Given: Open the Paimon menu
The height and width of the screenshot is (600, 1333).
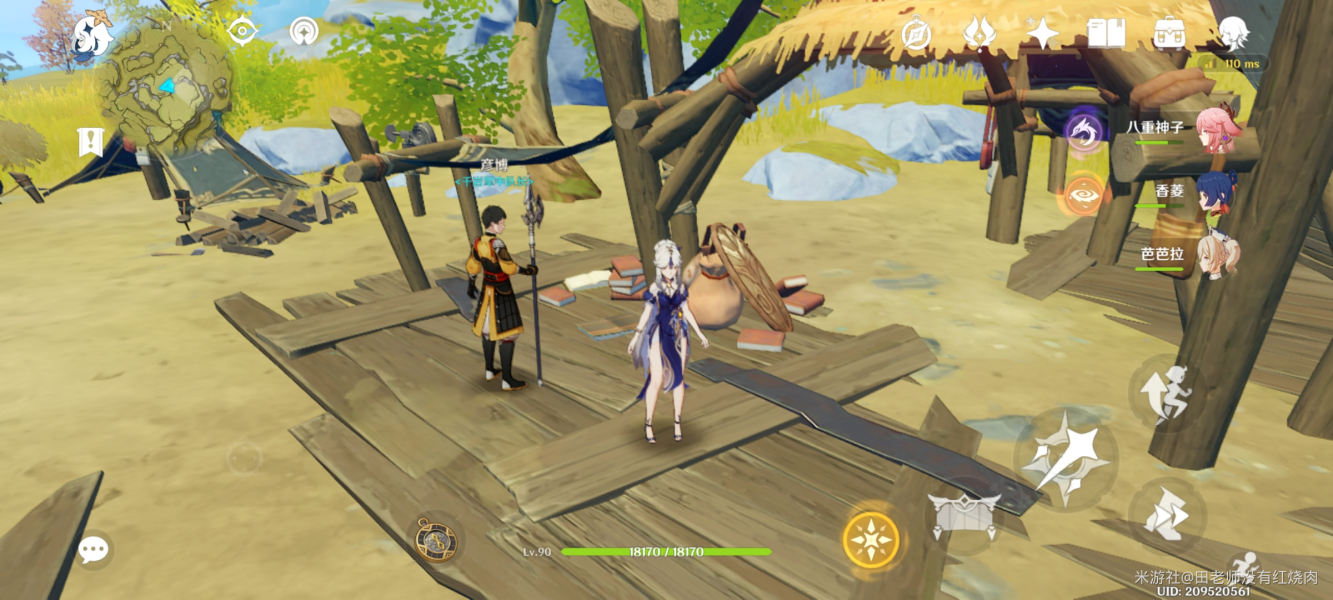Looking at the screenshot, I should (x=92, y=35).
